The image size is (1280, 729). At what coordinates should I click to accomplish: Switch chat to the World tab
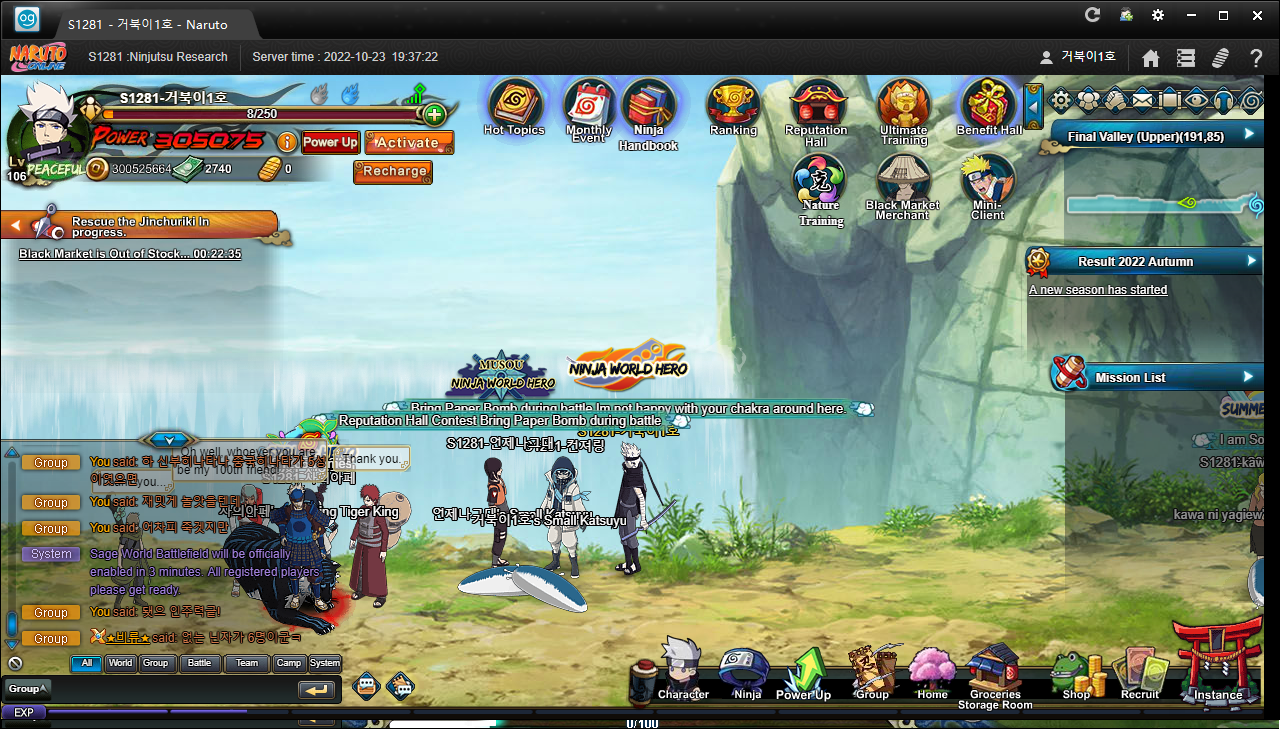pyautogui.click(x=120, y=663)
